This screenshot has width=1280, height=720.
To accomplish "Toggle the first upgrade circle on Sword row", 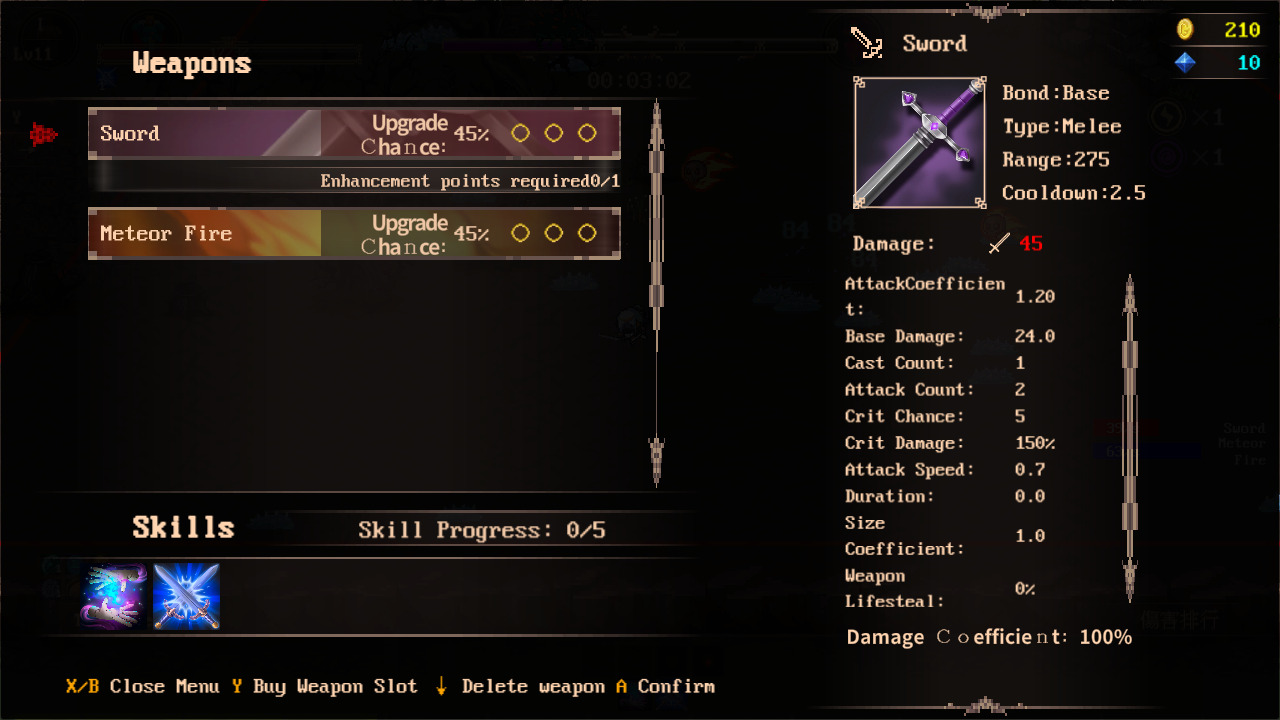I will click(520, 132).
